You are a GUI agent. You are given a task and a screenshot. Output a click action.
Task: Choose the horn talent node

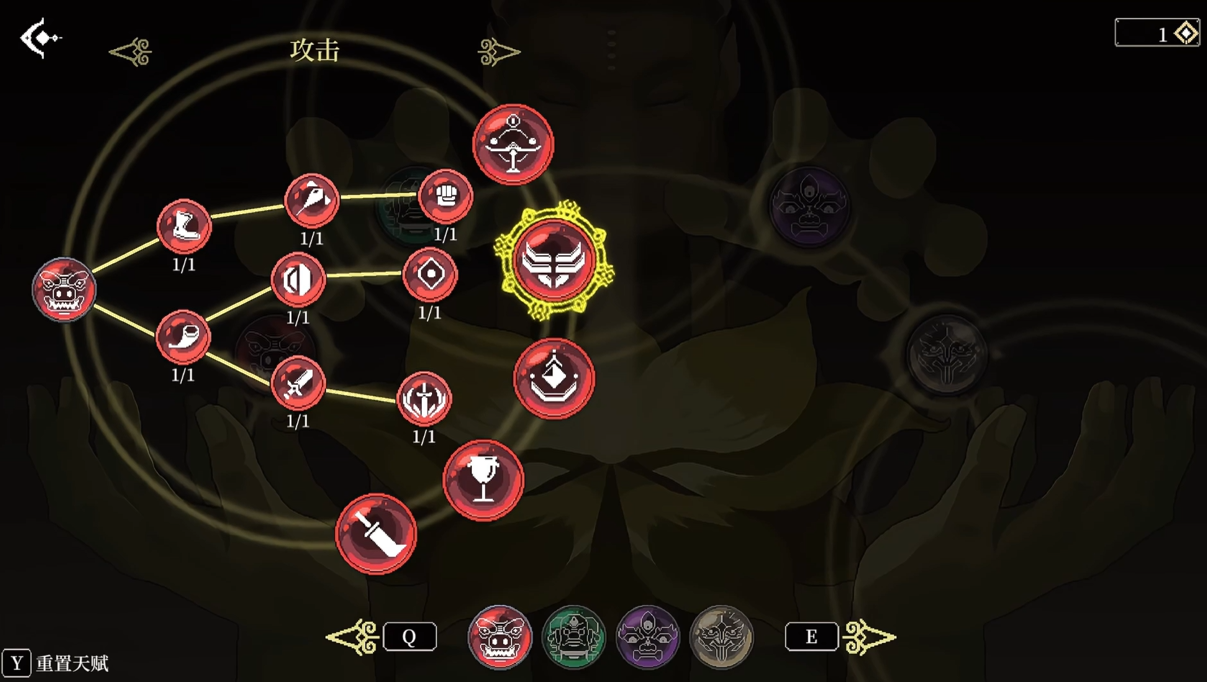click(183, 336)
